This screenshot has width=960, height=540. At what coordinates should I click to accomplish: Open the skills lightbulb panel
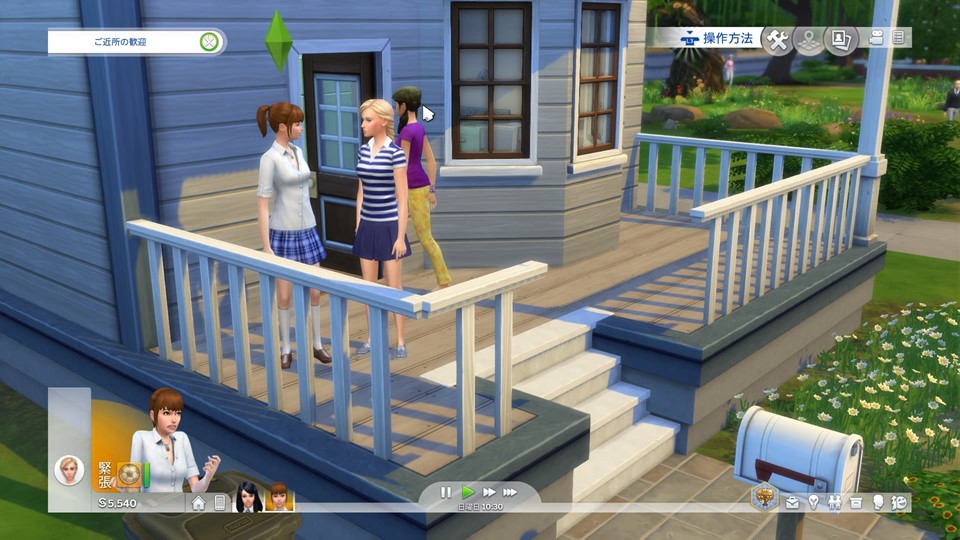[x=813, y=503]
